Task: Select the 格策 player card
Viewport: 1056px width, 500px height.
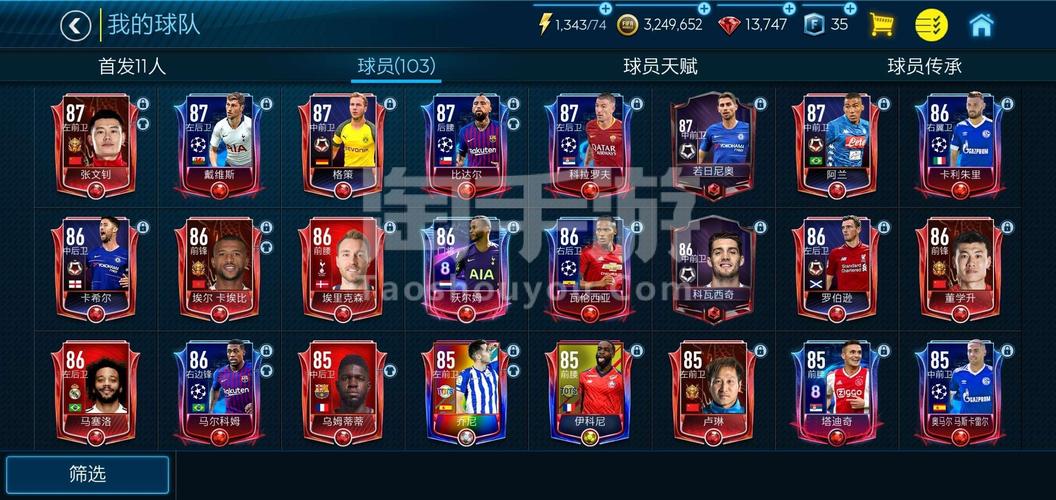Action: tap(343, 143)
